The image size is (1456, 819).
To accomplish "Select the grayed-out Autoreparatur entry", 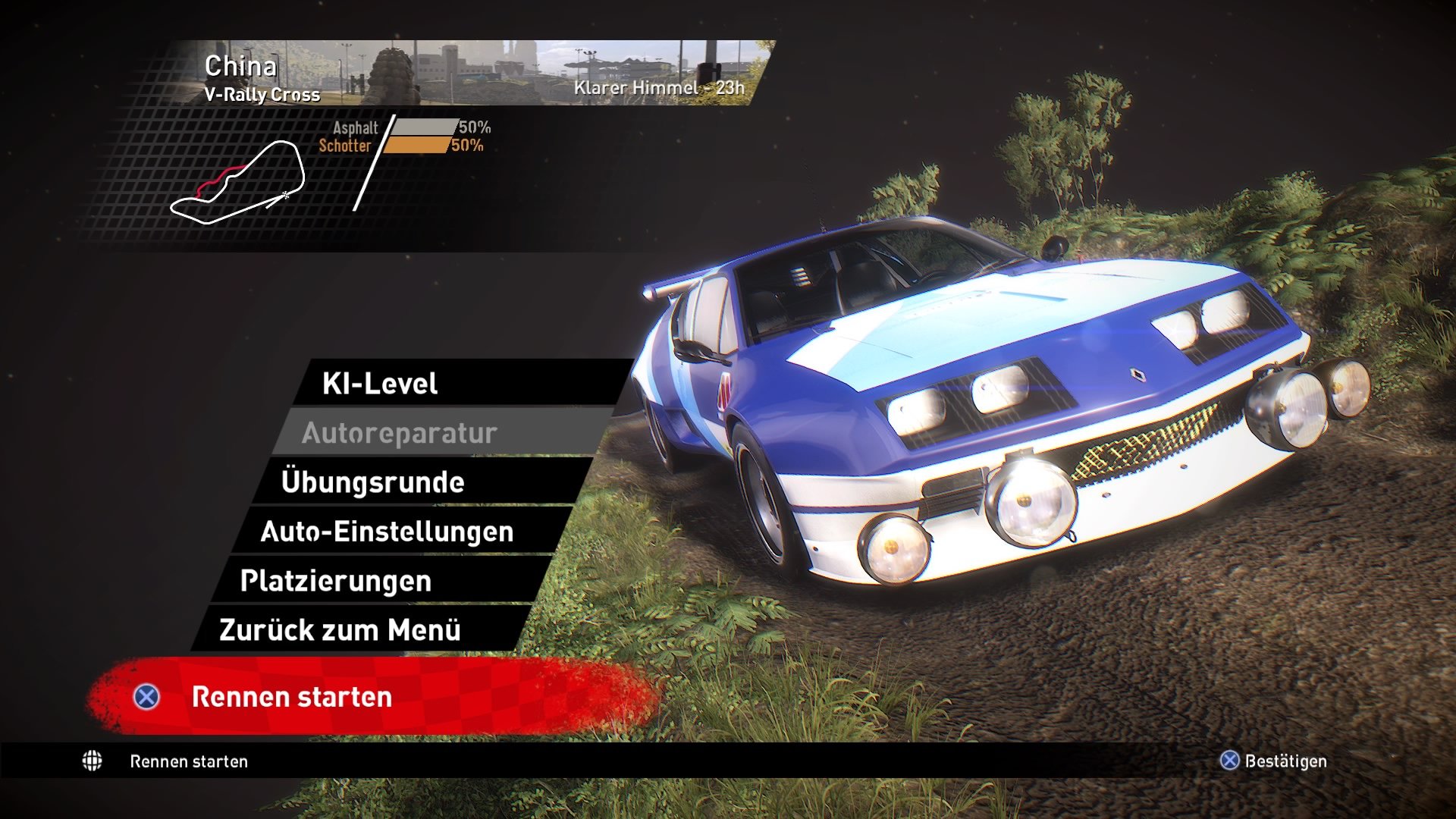I will coord(400,433).
